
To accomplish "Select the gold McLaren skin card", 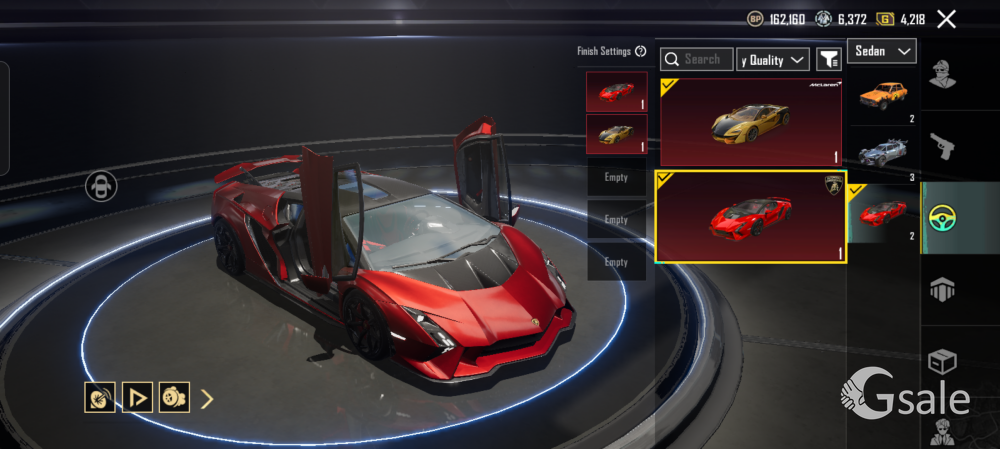I will [x=751, y=122].
